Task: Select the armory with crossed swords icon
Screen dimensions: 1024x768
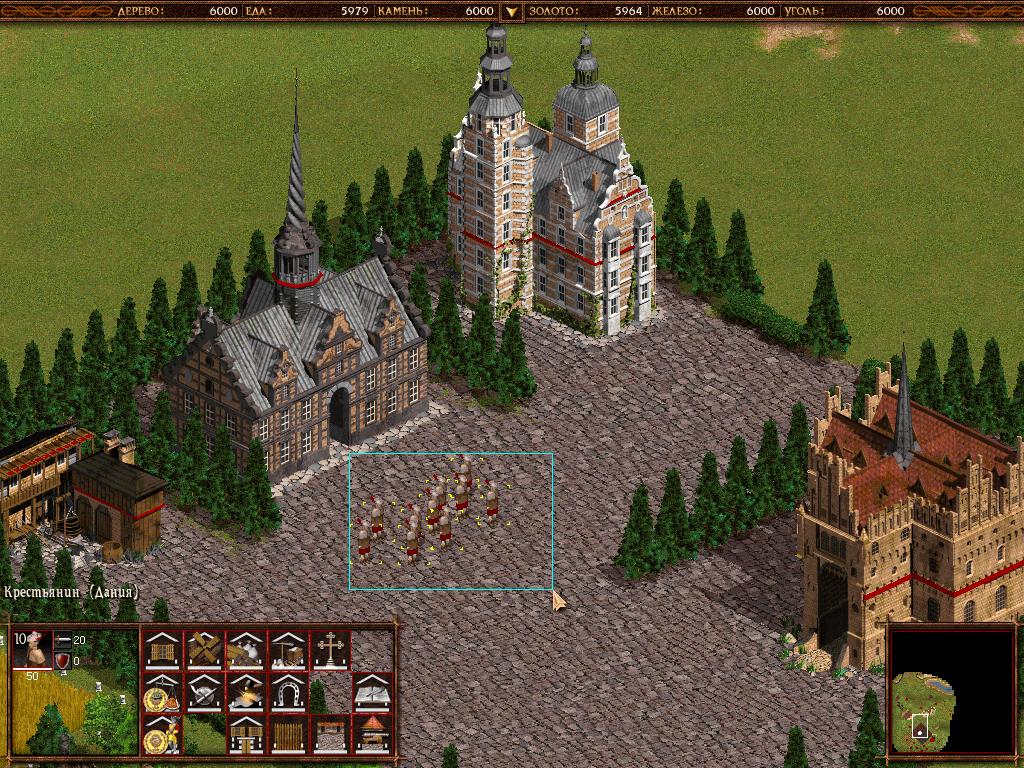Action: coord(204,692)
